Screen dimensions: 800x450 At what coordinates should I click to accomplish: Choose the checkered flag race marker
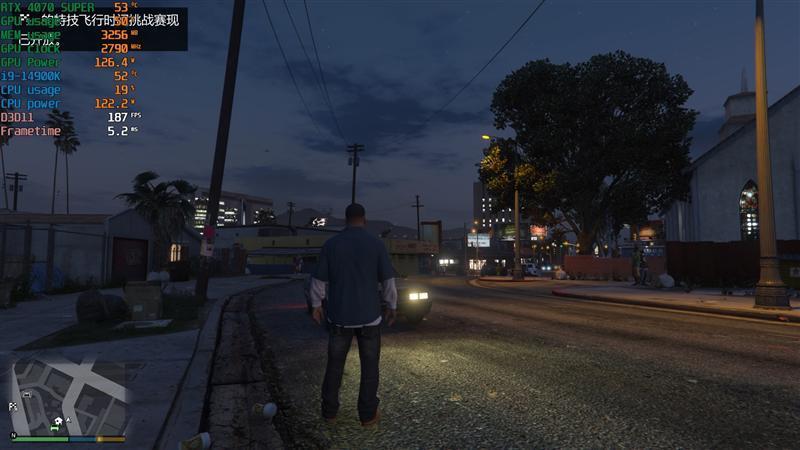[14, 408]
